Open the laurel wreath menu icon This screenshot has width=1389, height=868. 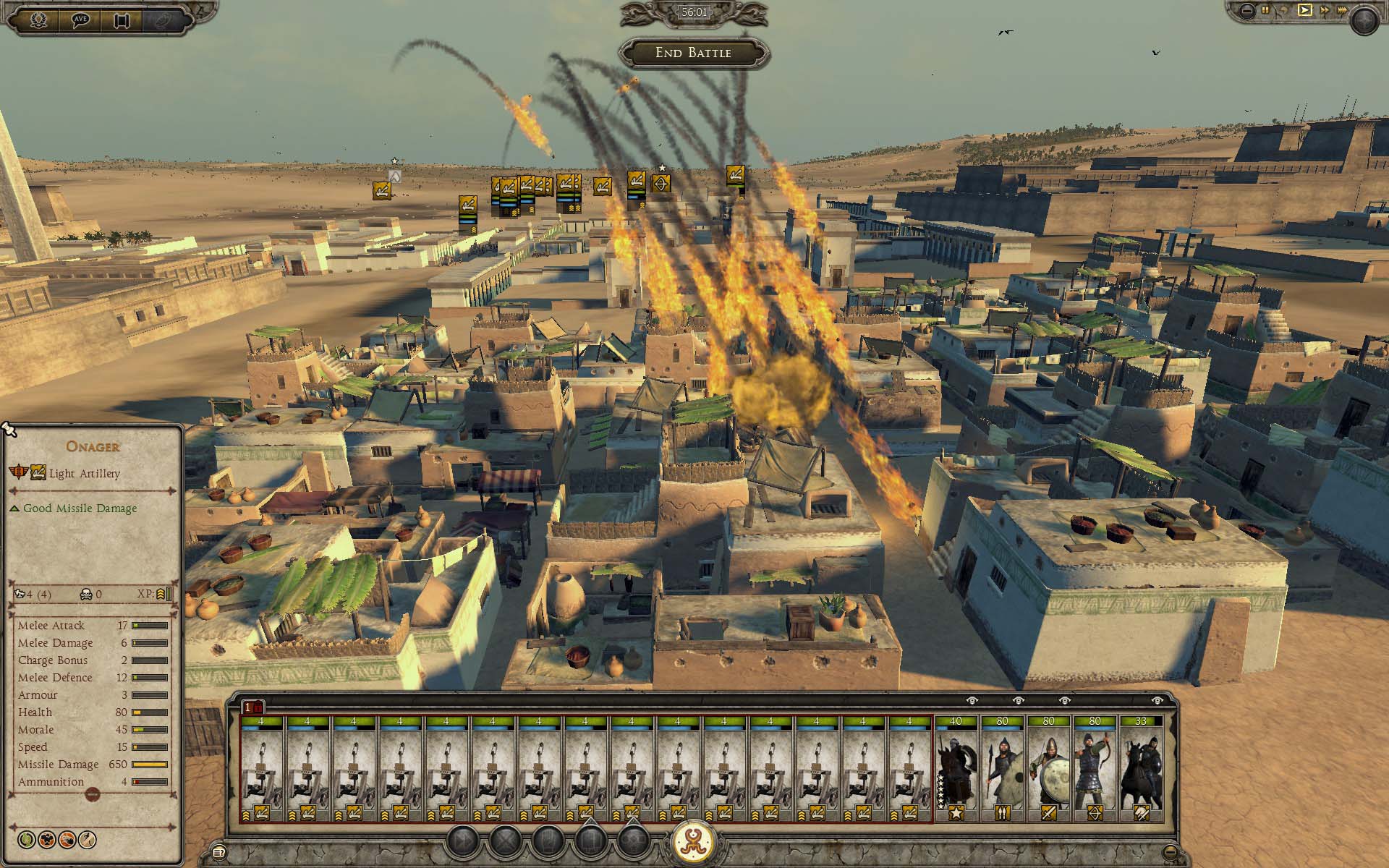38,20
